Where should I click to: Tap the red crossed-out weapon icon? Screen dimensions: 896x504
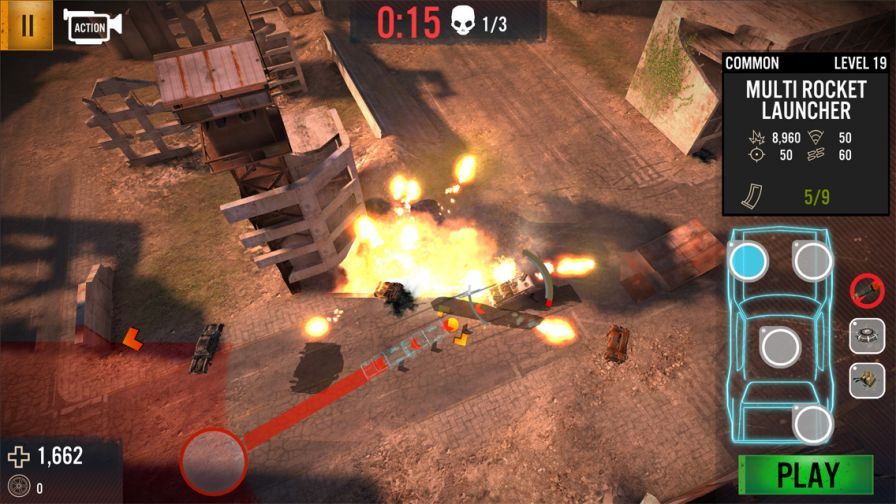pyautogui.click(x=866, y=291)
